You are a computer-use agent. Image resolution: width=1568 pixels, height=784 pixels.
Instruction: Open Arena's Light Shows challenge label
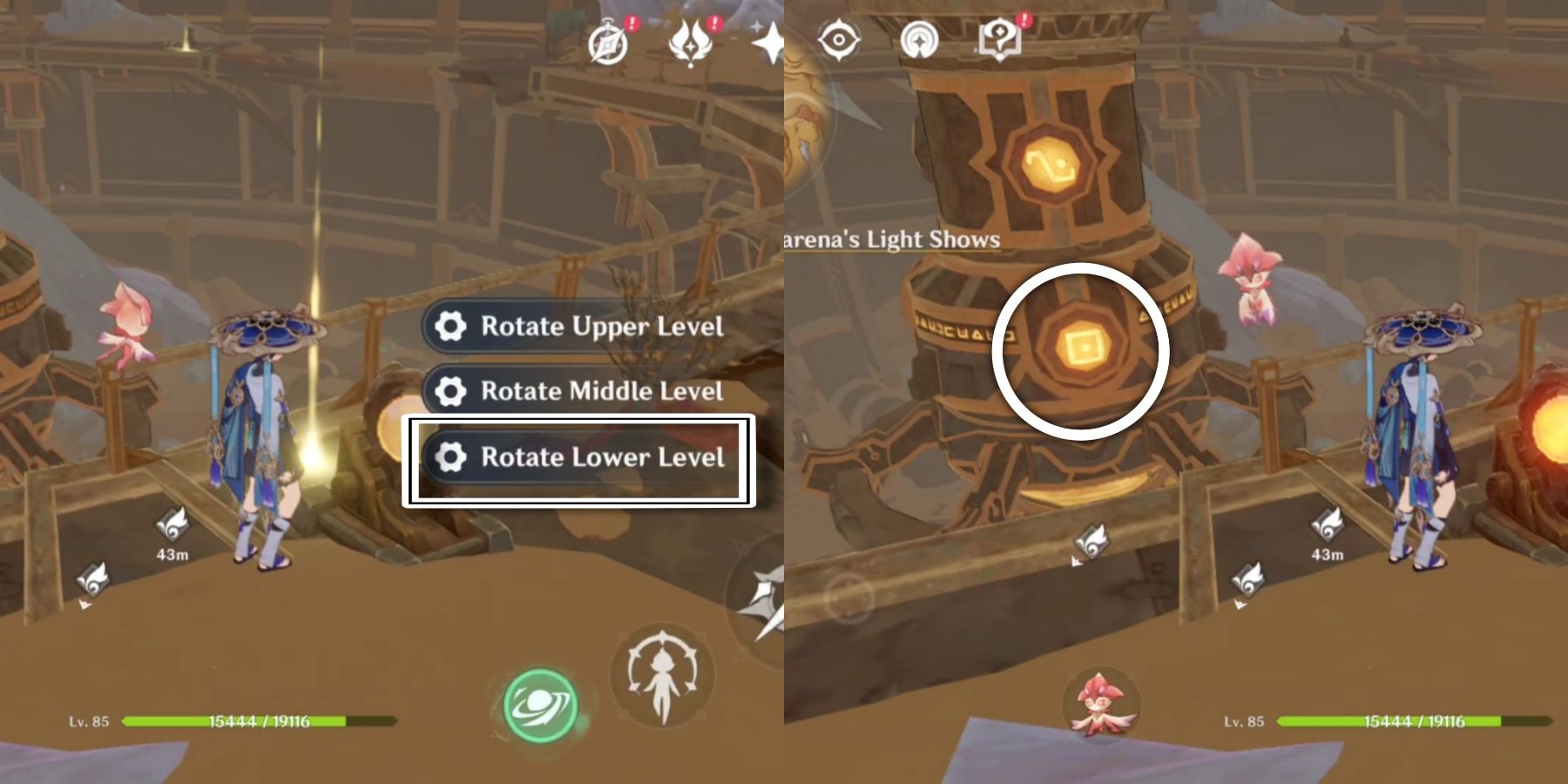pyautogui.click(x=890, y=238)
